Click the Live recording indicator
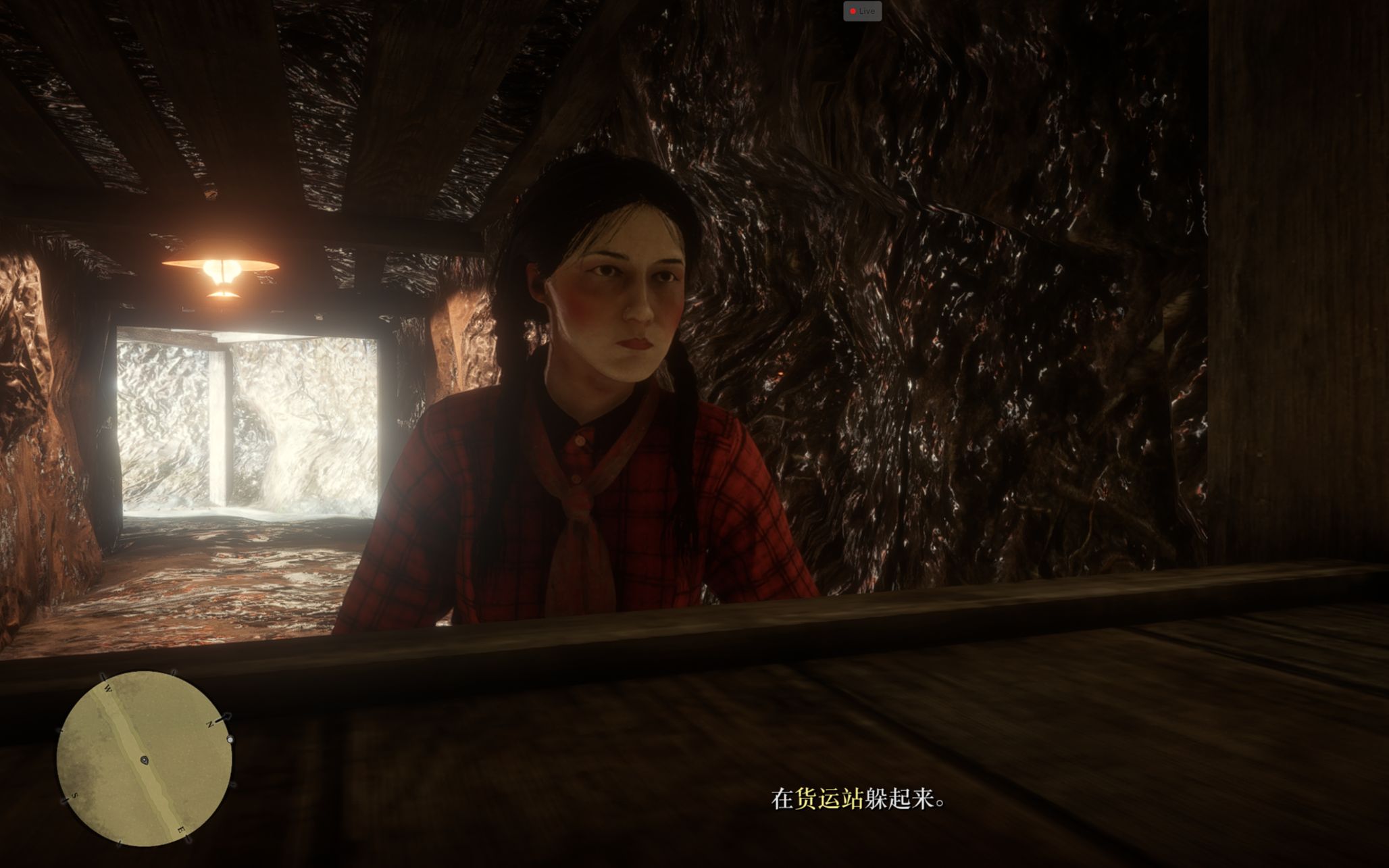Image resolution: width=1389 pixels, height=868 pixels. coord(862,11)
